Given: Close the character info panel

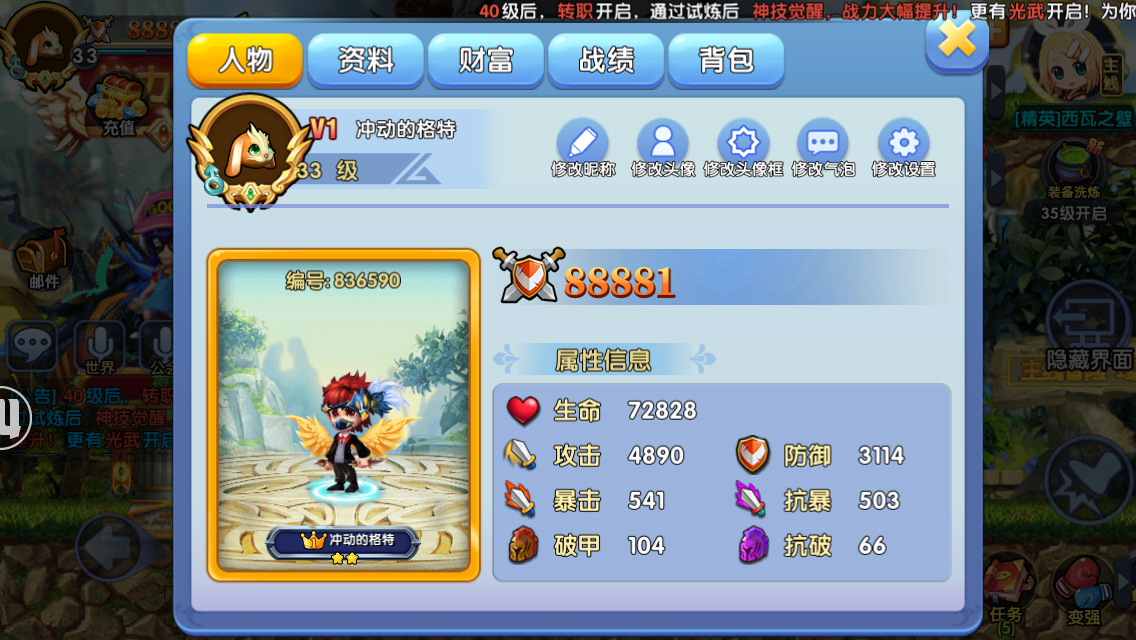Looking at the screenshot, I should click(957, 41).
